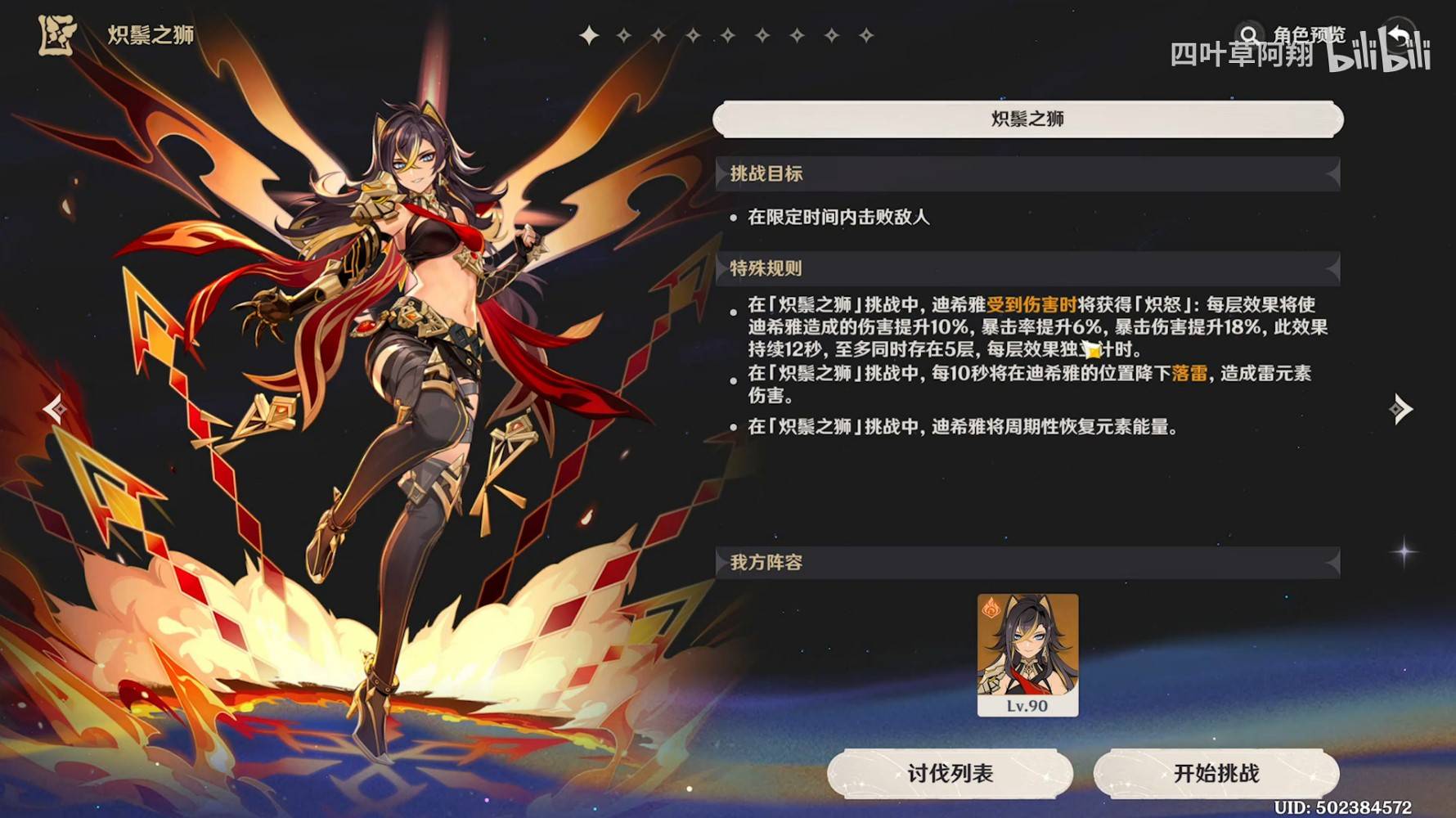
Task: Click the 我方阵容 section header
Action: point(765,563)
